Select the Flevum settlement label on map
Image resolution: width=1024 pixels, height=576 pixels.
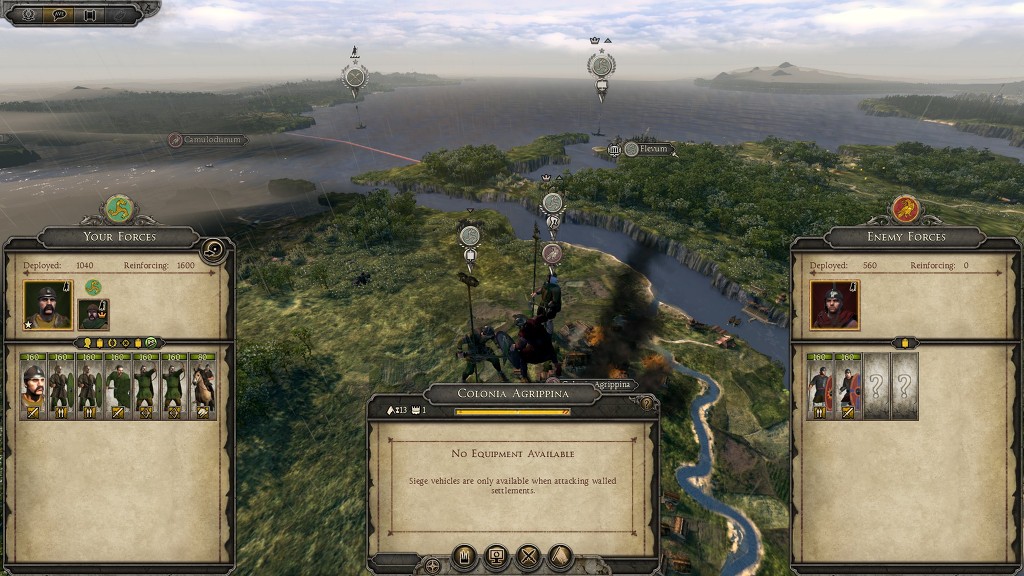tap(651, 149)
